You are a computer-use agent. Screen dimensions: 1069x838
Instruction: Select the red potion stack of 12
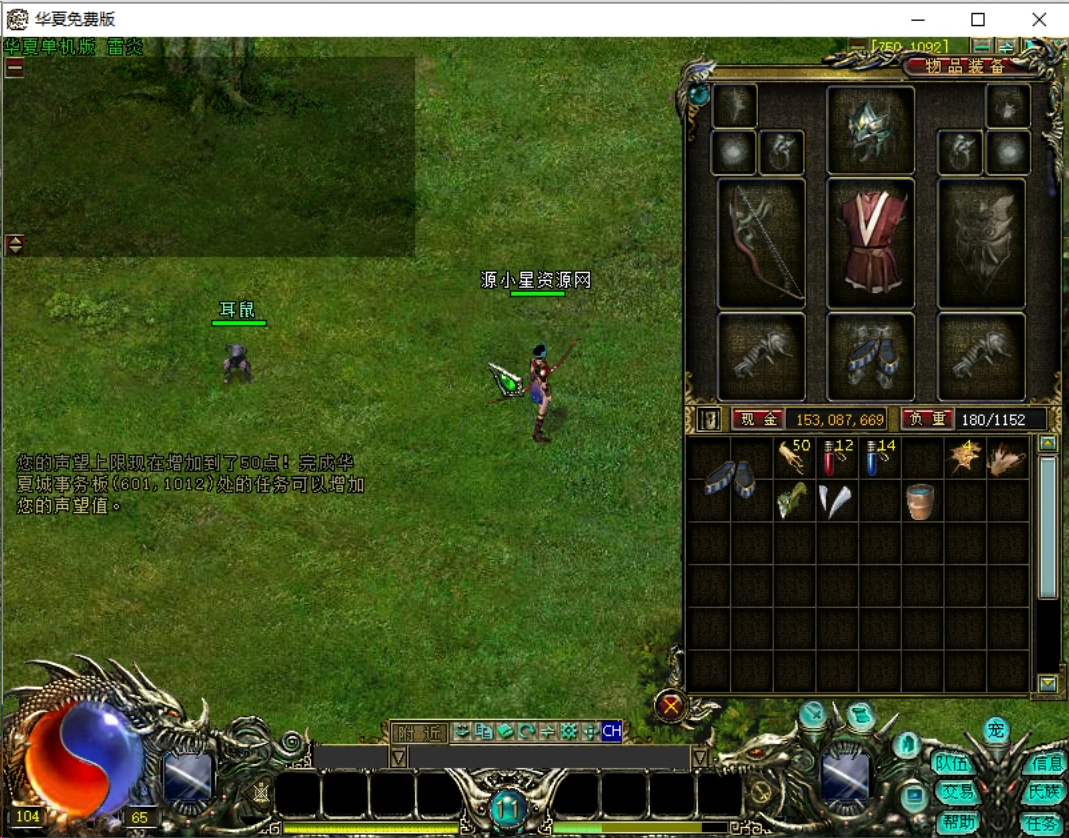[x=835, y=459]
